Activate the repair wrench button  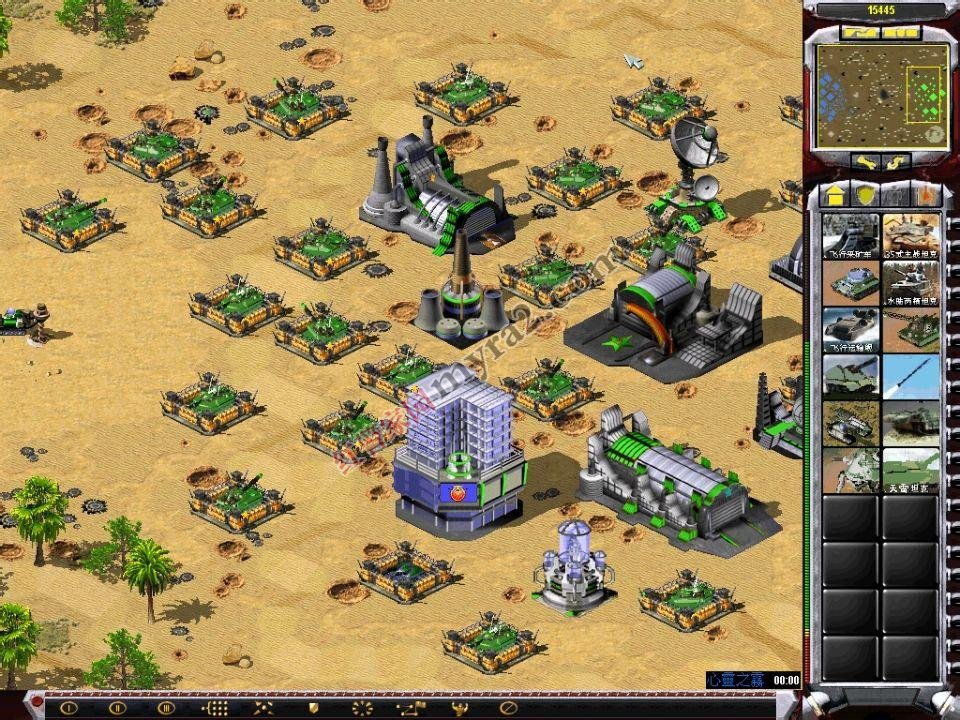tap(867, 161)
